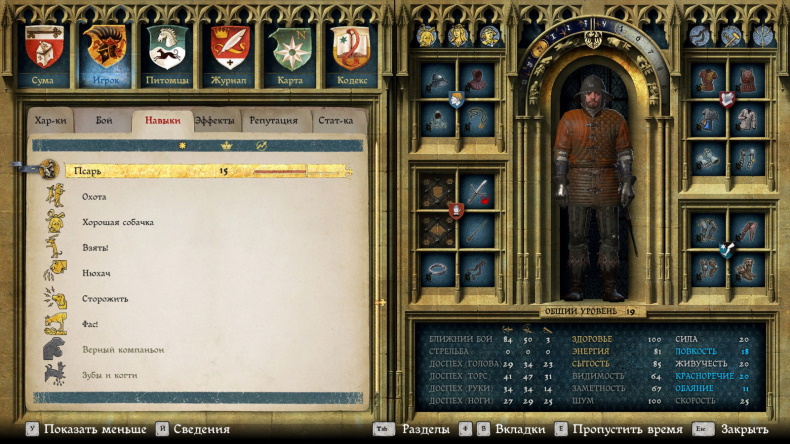Select the Сторожить perk entry

point(105,299)
